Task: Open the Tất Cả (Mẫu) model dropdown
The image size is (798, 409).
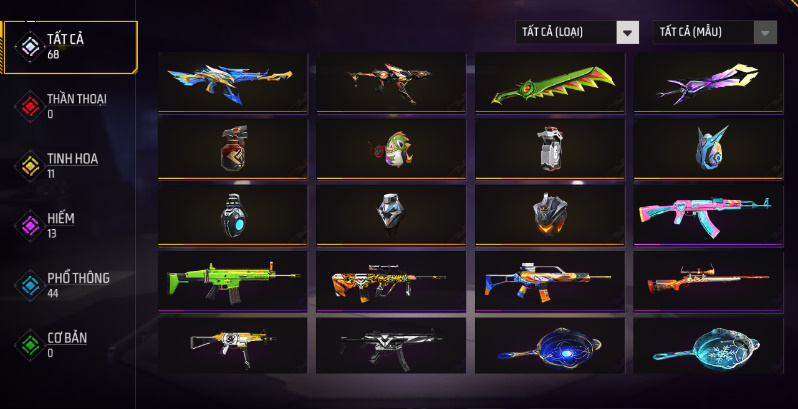Action: [x=714, y=32]
